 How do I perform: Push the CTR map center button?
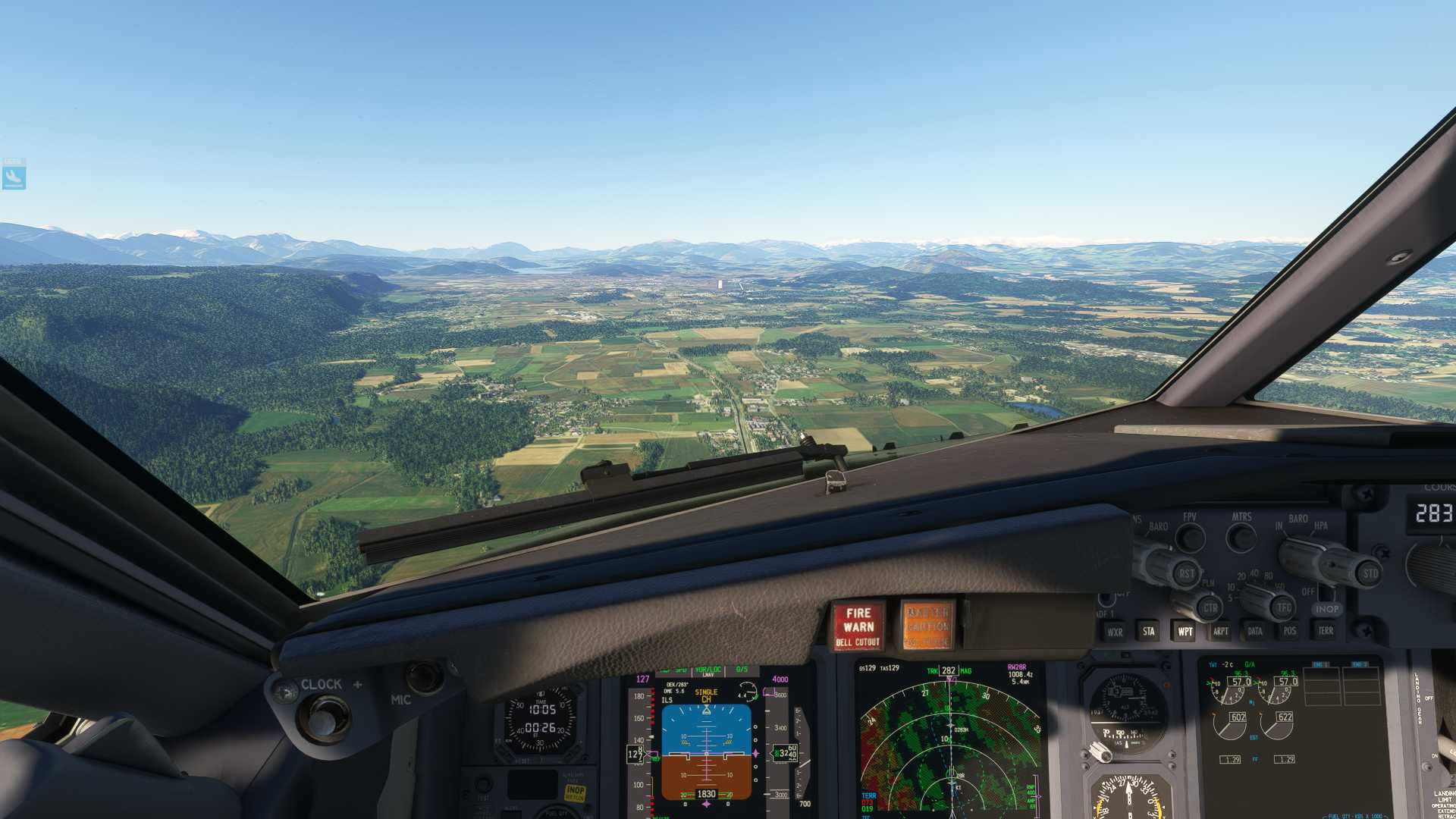(1210, 607)
